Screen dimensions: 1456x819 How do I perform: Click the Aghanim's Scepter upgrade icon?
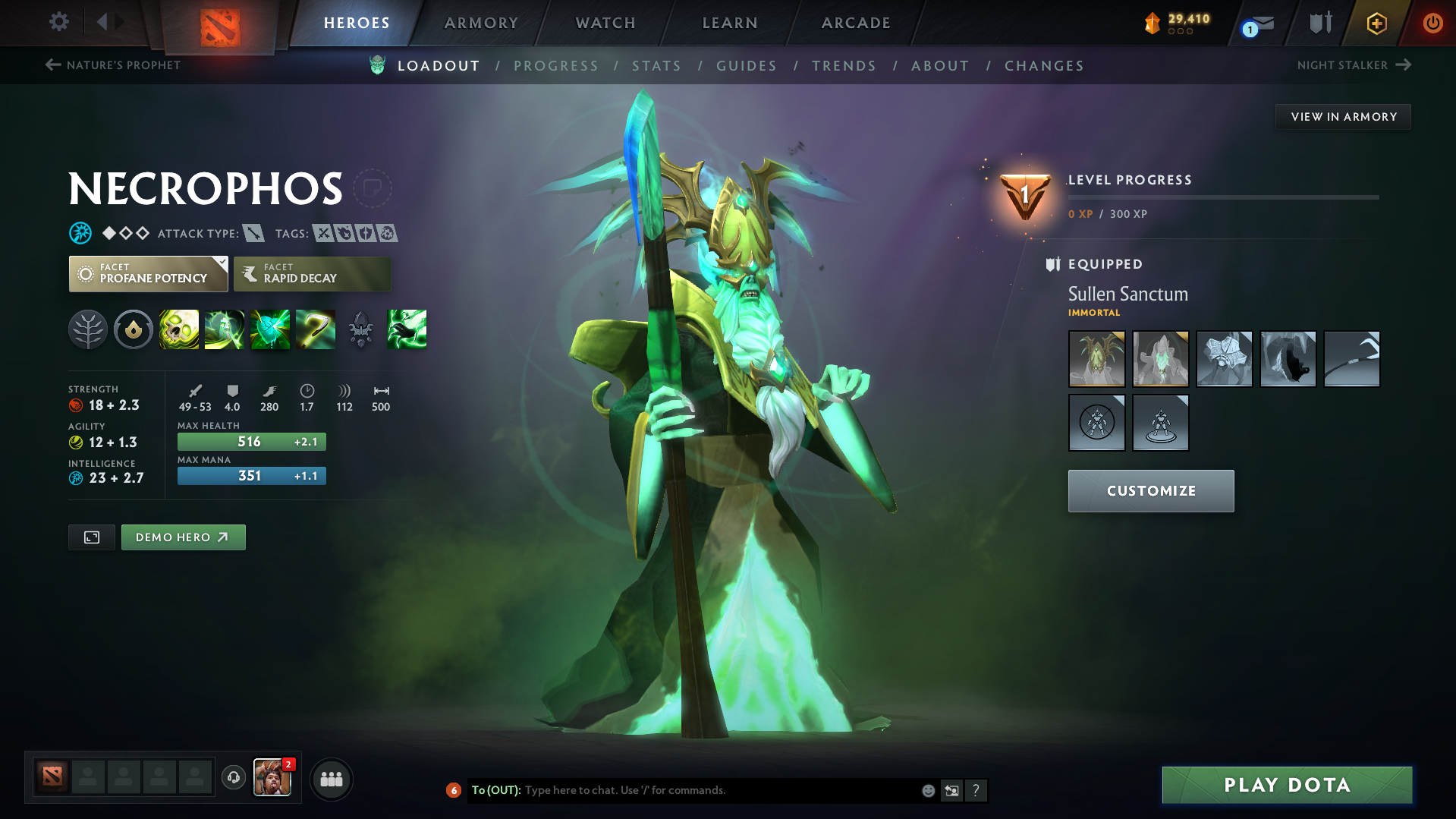point(361,329)
